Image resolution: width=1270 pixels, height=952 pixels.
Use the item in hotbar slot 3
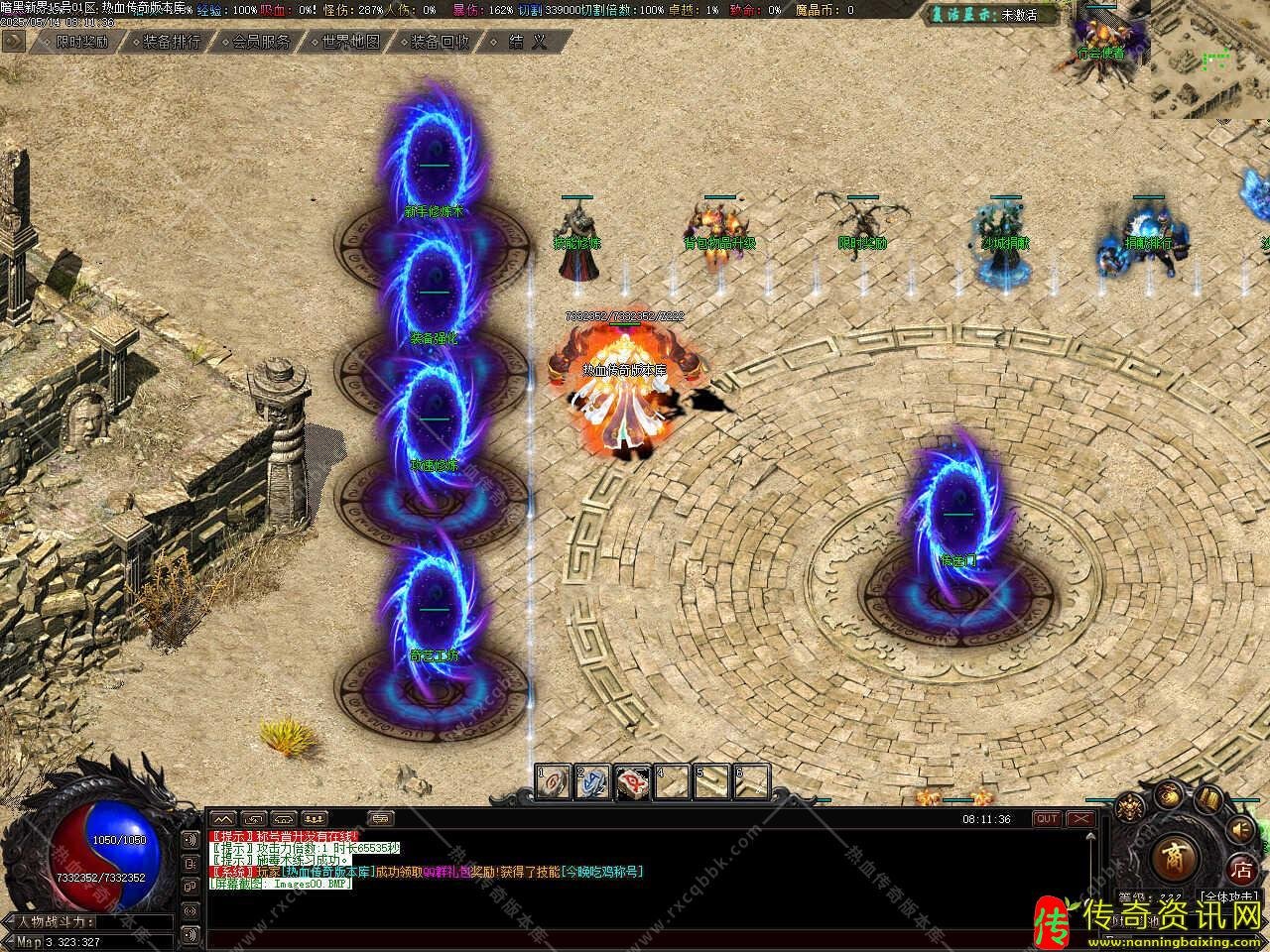[x=633, y=782]
